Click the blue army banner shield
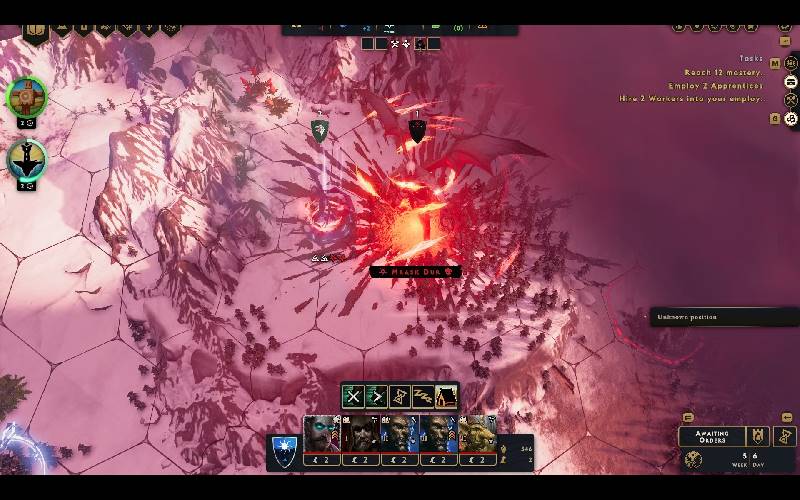Viewport: 800px width, 500px height. tap(284, 450)
